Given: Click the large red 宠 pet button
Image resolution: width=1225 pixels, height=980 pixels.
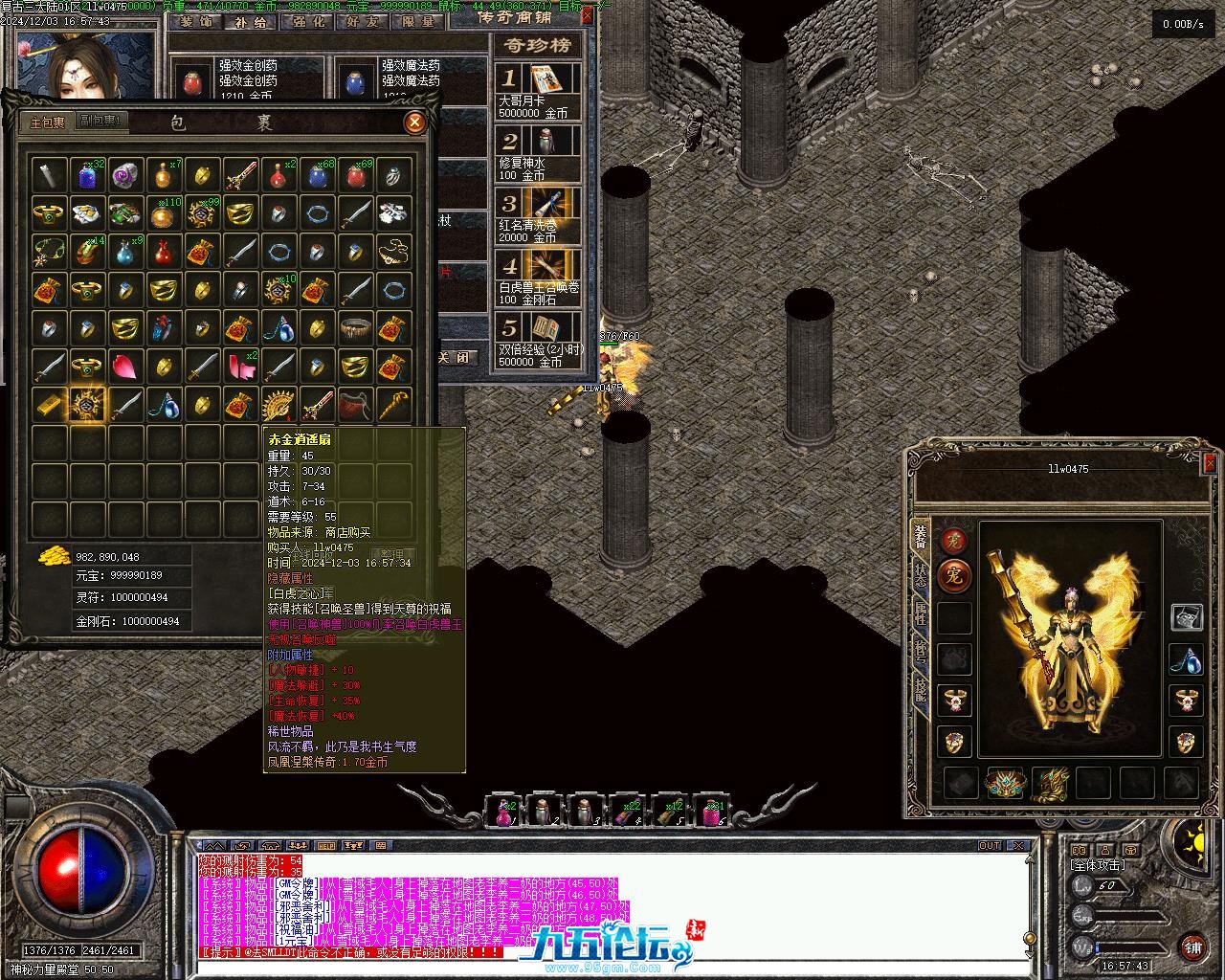Looking at the screenshot, I should (953, 577).
